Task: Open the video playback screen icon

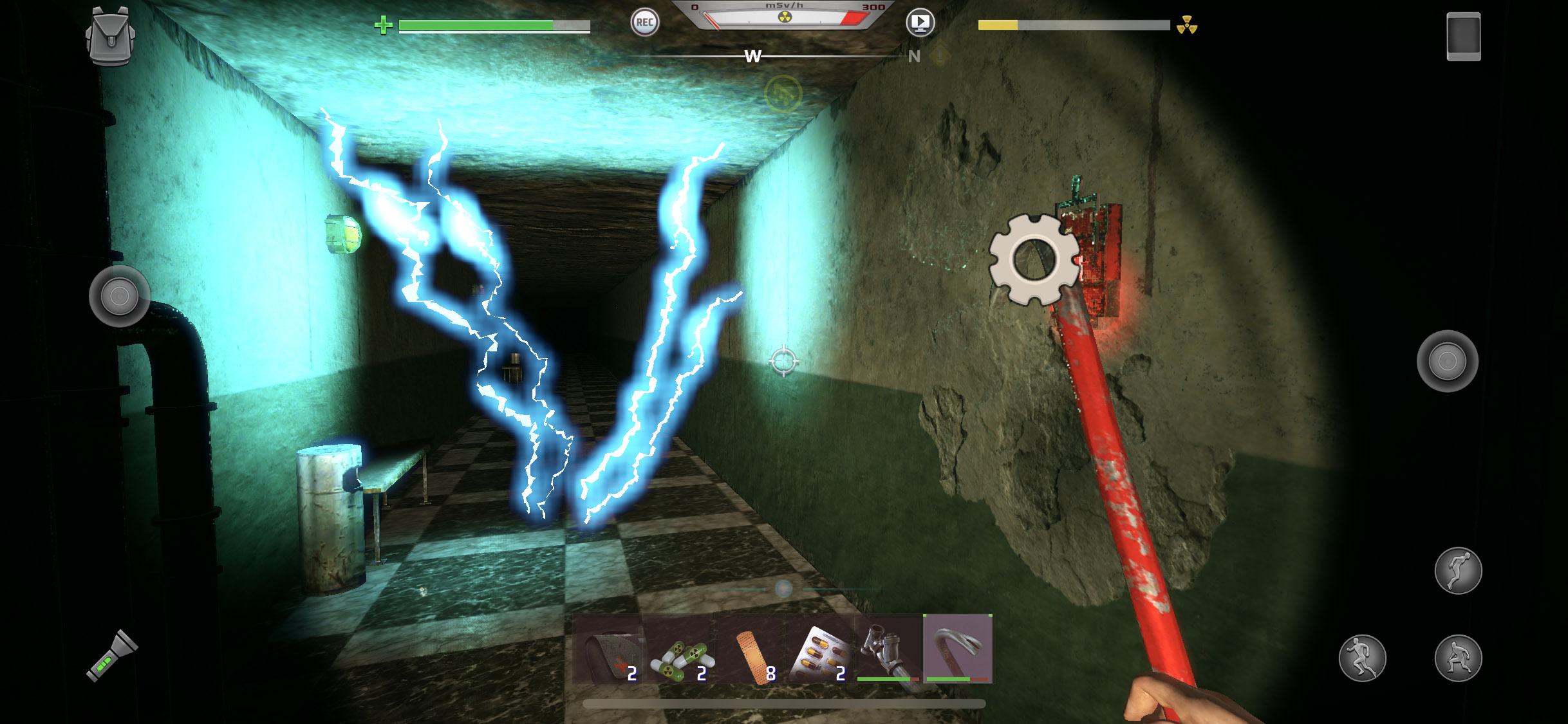Action: point(920,22)
